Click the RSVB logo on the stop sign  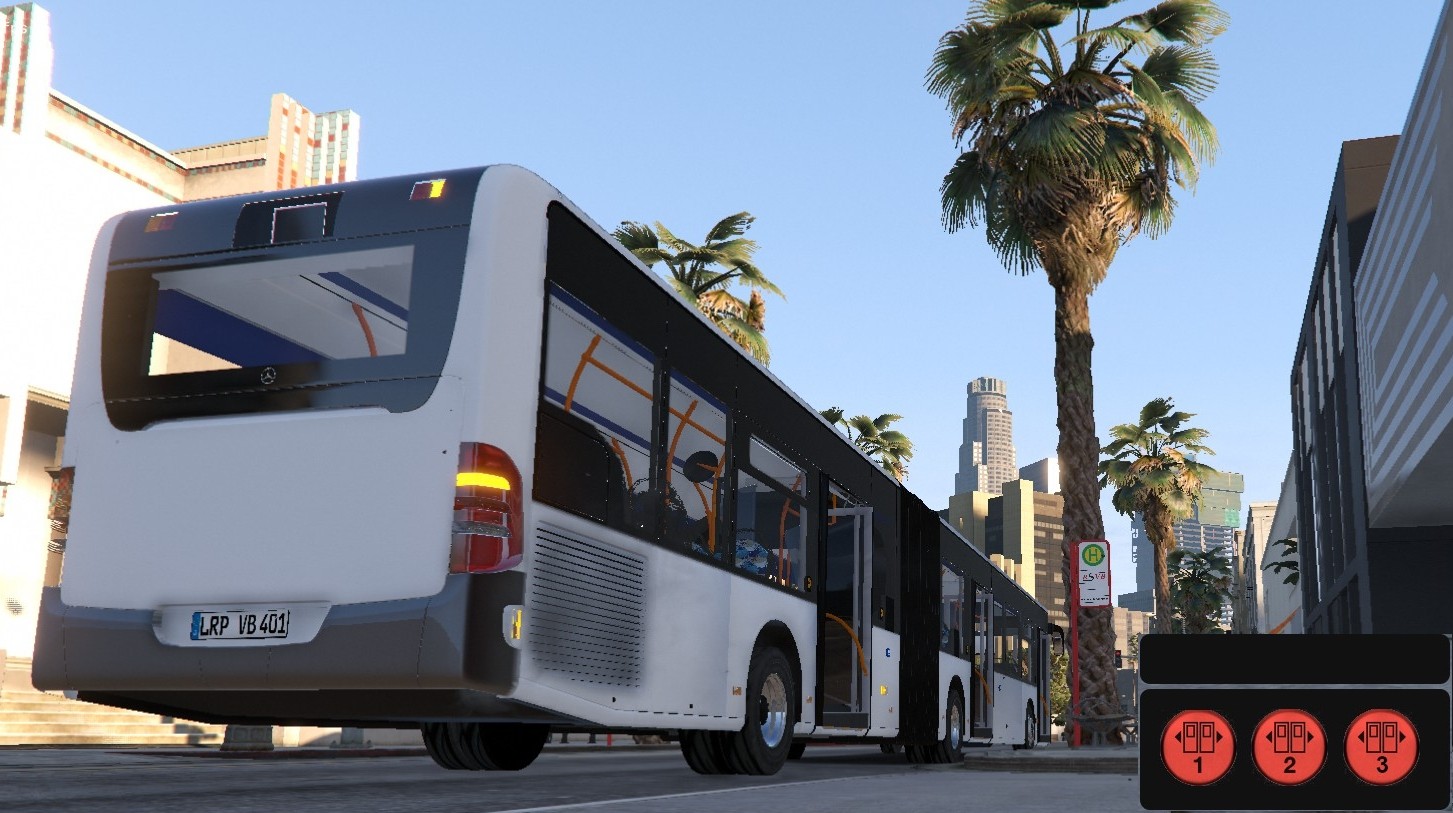(1093, 576)
